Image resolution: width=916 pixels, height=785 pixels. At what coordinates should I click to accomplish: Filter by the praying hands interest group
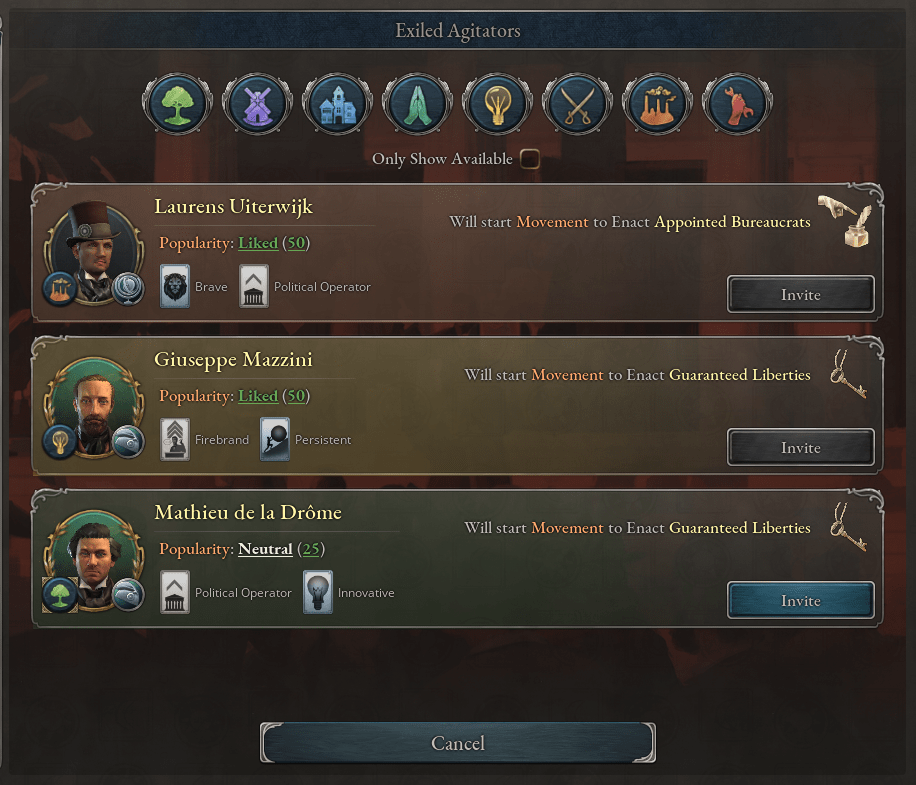point(417,103)
